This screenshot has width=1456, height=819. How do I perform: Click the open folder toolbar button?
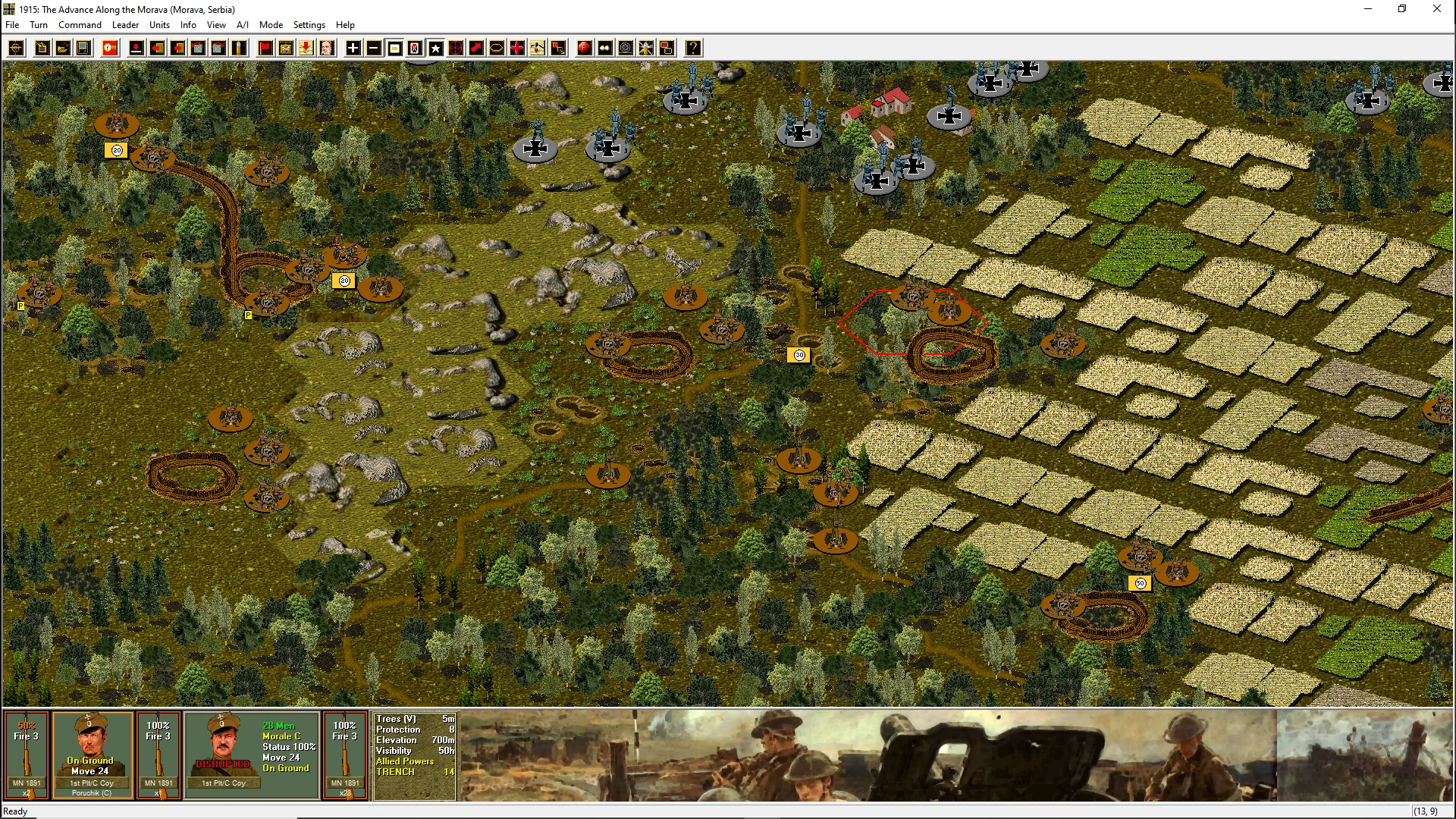coord(63,49)
